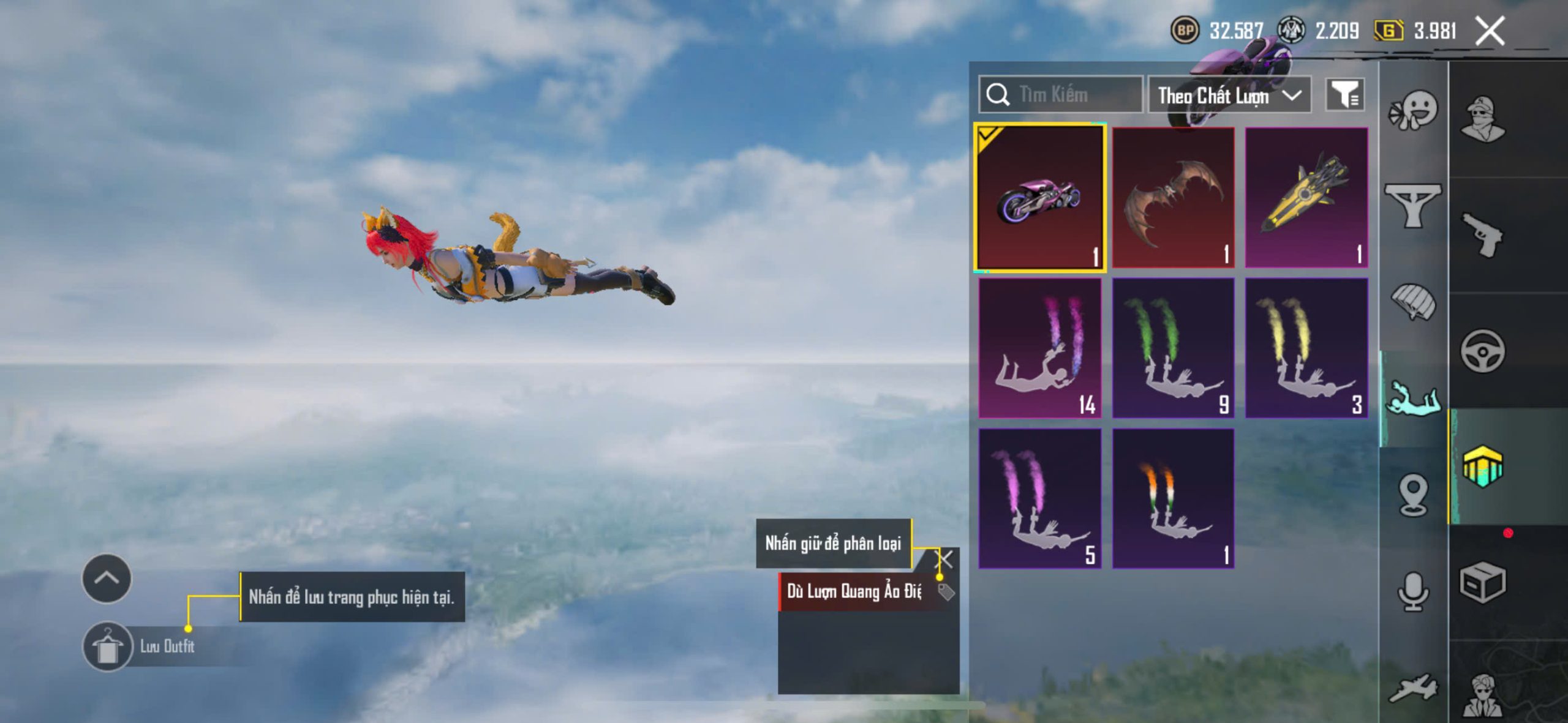Select the purple motorcycle glider item
The image size is (1568, 723).
pyautogui.click(x=1040, y=198)
